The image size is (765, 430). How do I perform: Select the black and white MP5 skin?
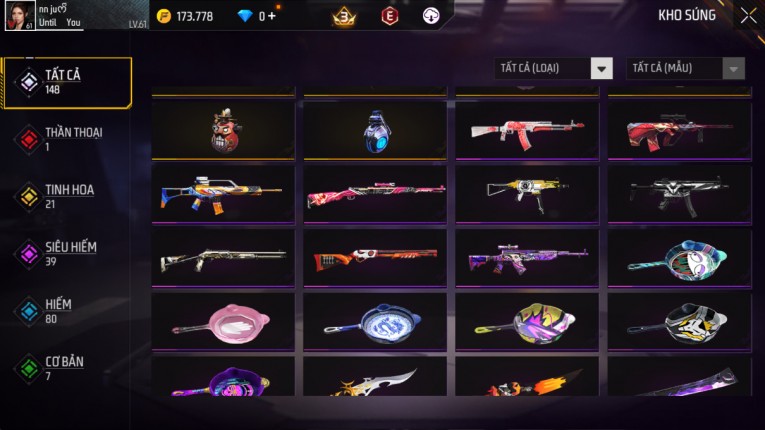(679, 194)
